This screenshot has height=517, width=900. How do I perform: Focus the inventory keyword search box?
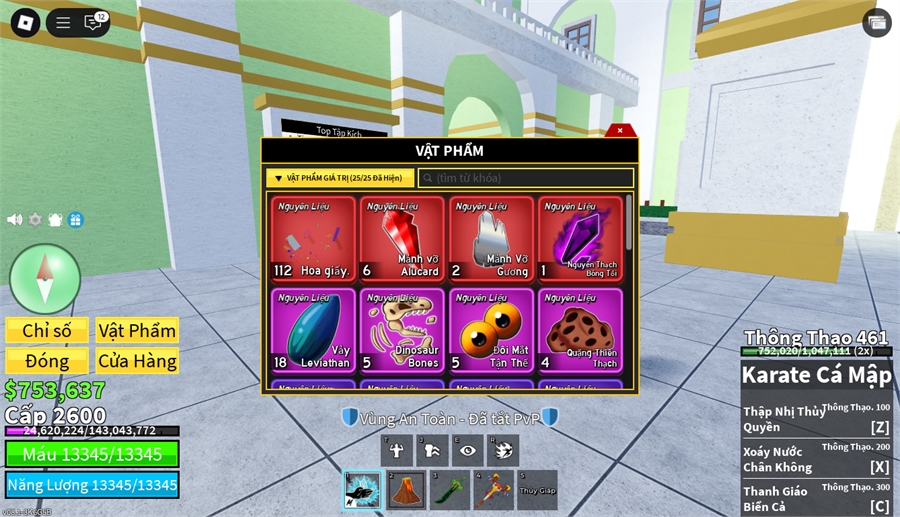tap(525, 178)
